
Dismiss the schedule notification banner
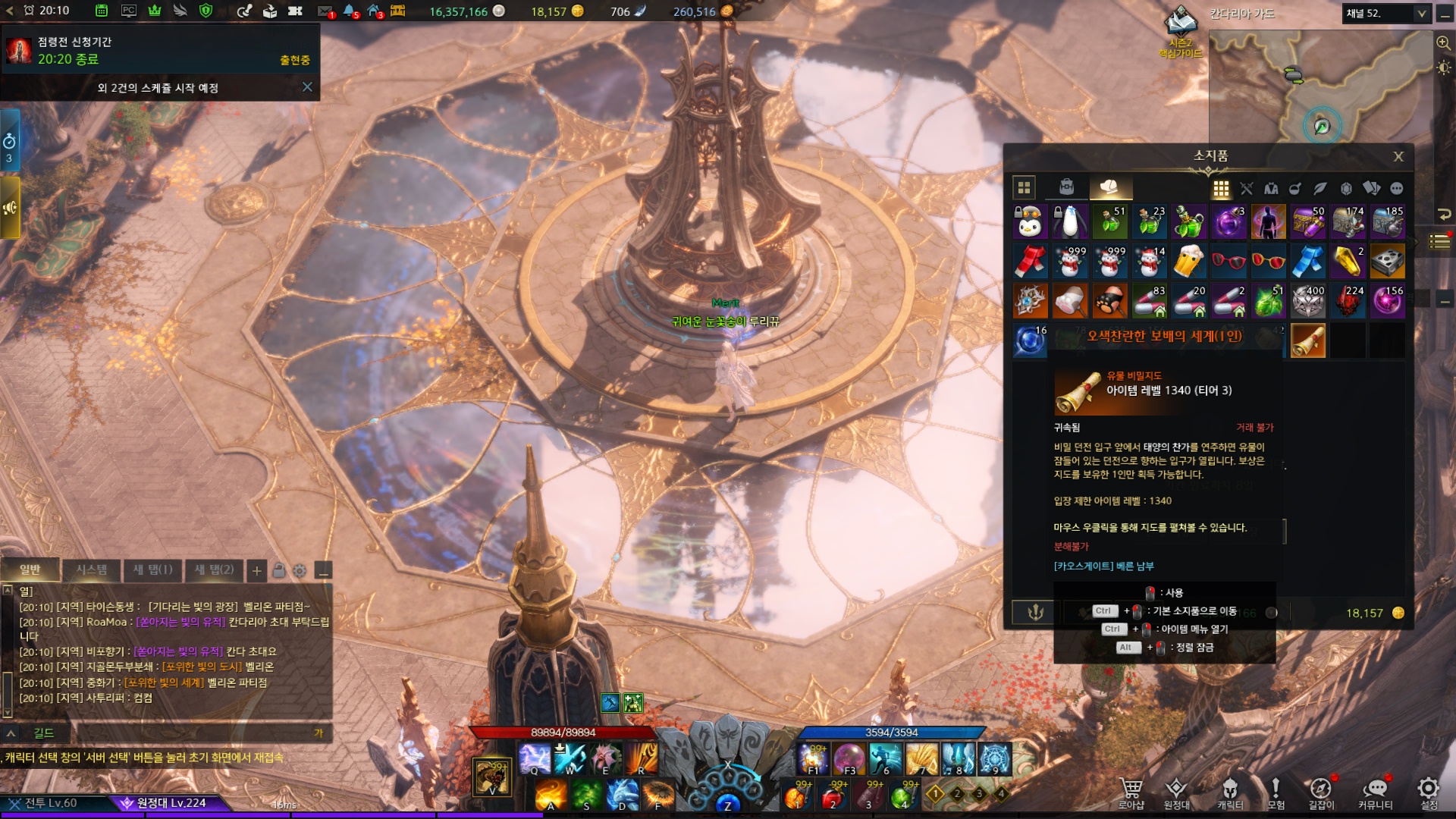(307, 87)
